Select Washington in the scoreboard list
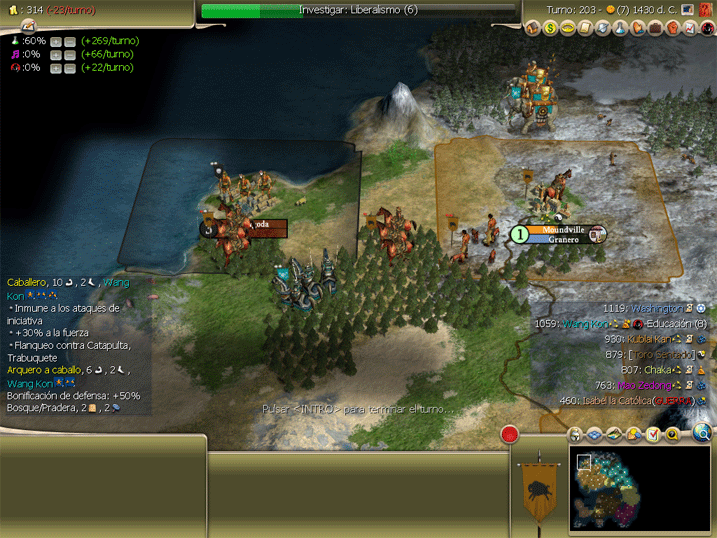This screenshot has height=538, width=717. click(656, 309)
